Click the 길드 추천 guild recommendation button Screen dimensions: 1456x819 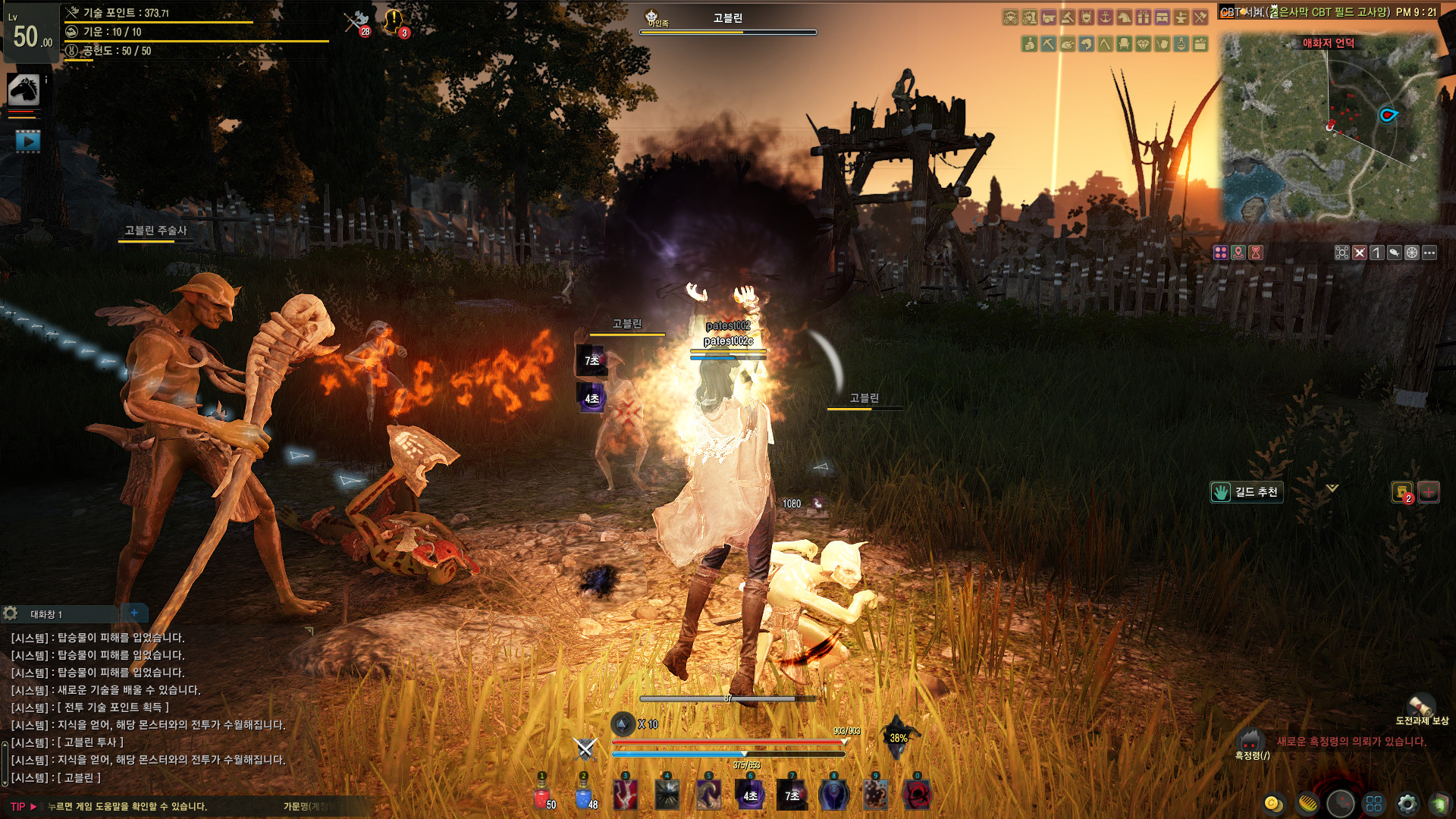tap(1247, 492)
